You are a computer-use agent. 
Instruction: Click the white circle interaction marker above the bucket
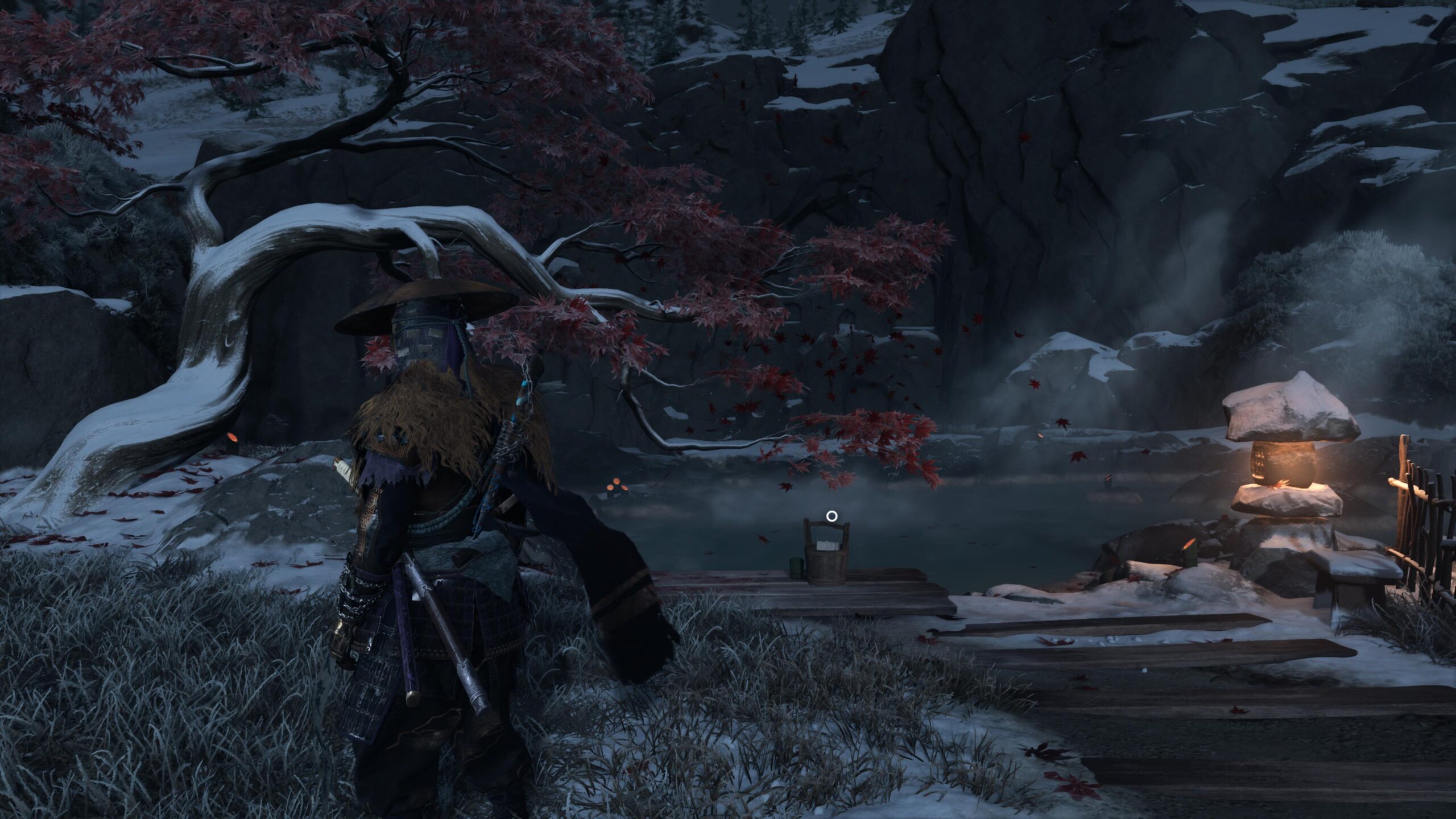(x=832, y=516)
